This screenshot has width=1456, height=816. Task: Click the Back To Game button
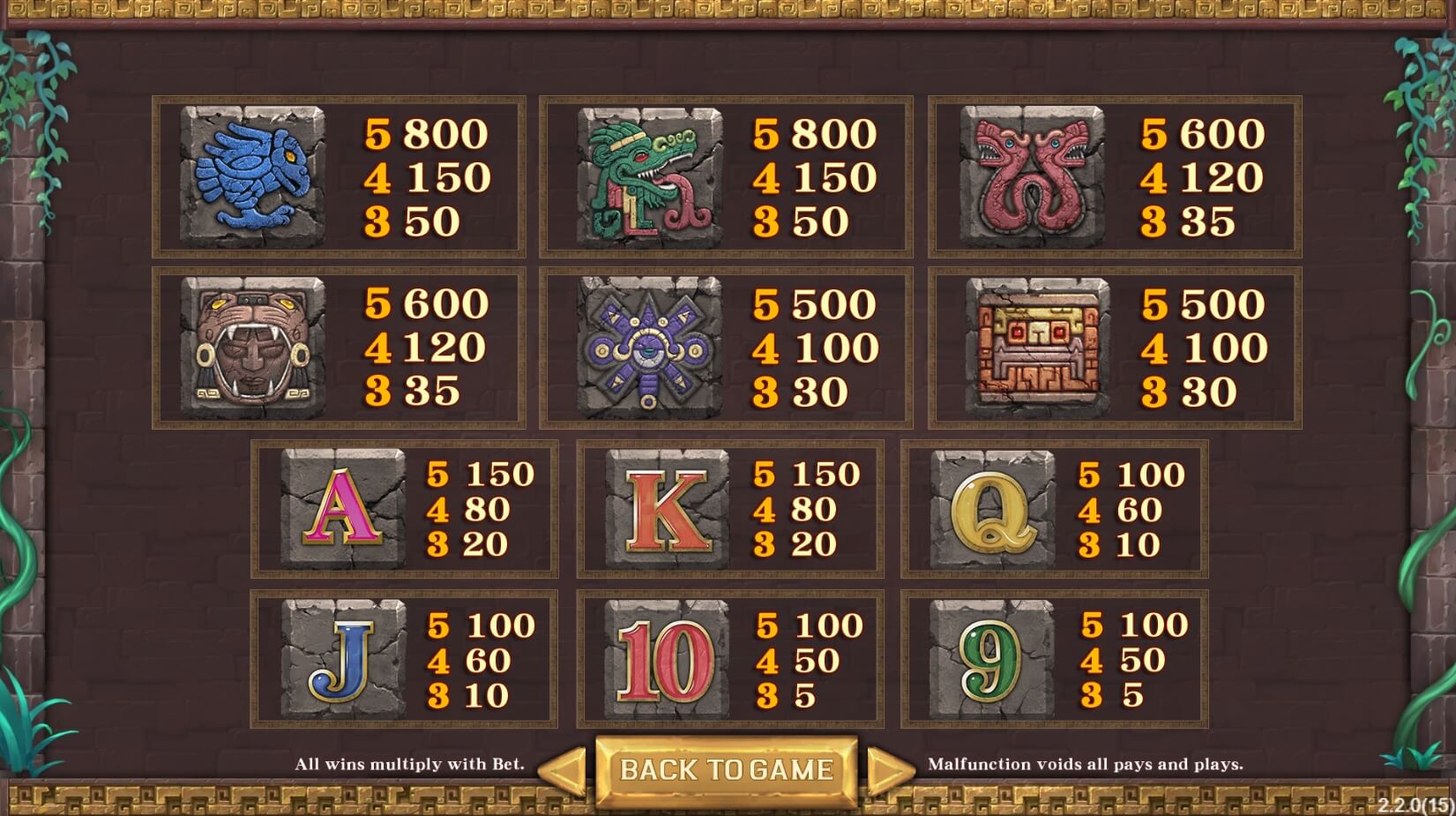[727, 770]
